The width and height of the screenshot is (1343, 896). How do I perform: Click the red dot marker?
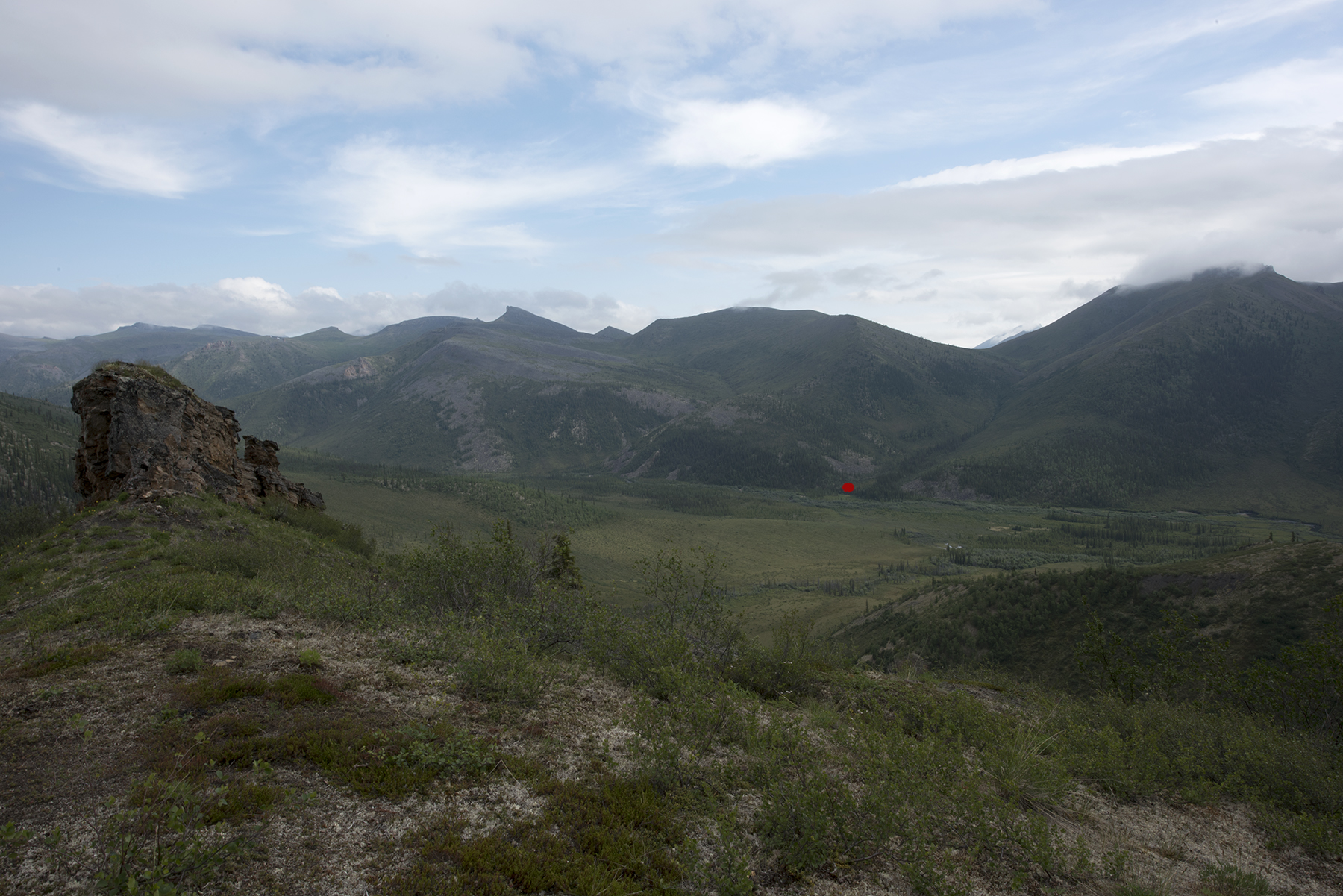click(x=848, y=487)
